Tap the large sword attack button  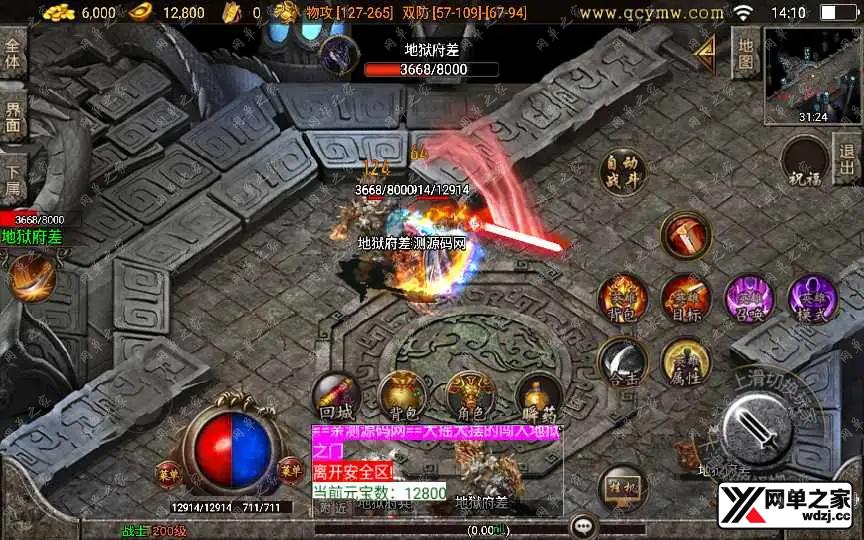763,426
